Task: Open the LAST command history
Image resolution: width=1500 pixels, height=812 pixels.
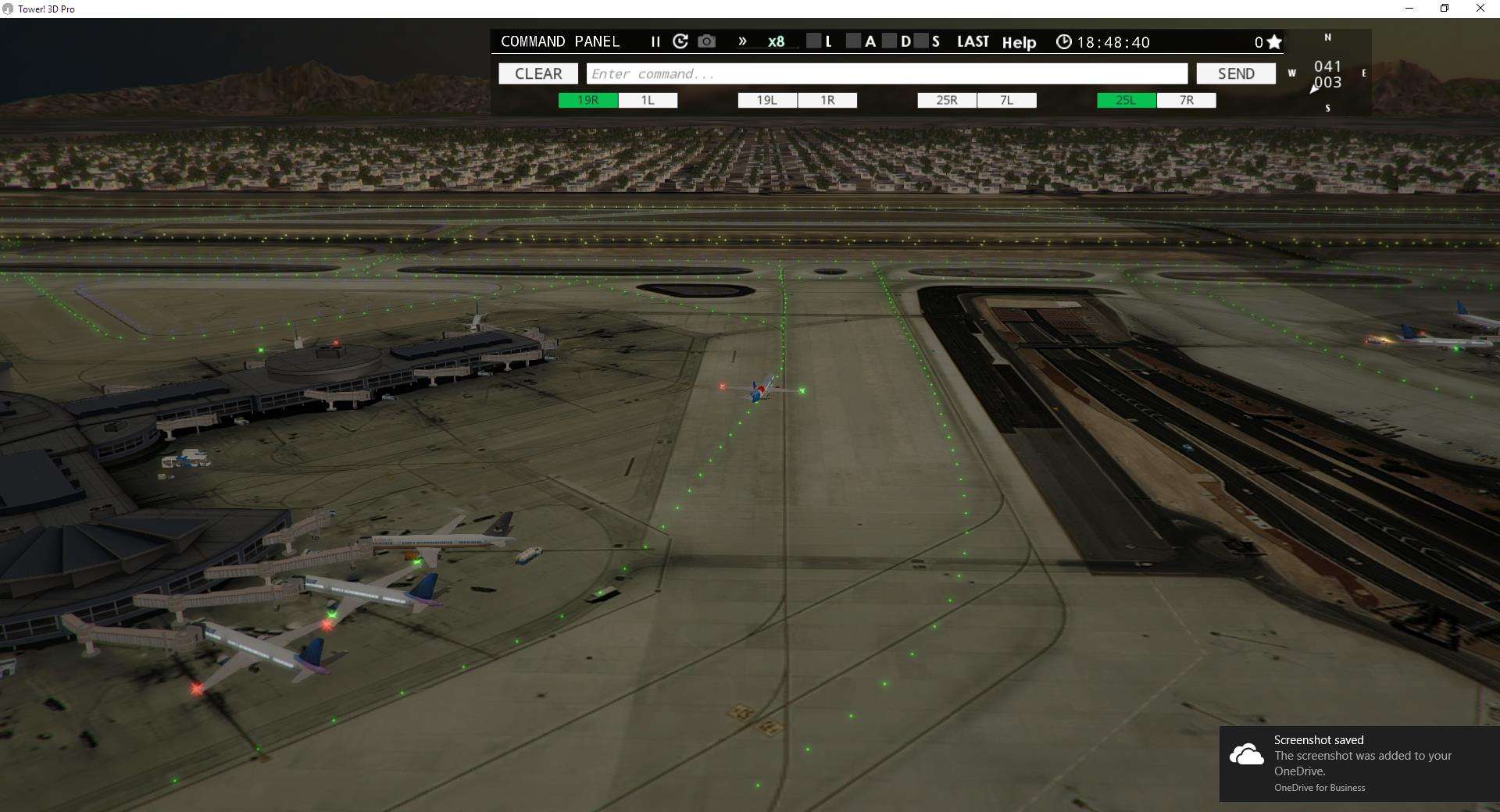Action: tap(973, 41)
